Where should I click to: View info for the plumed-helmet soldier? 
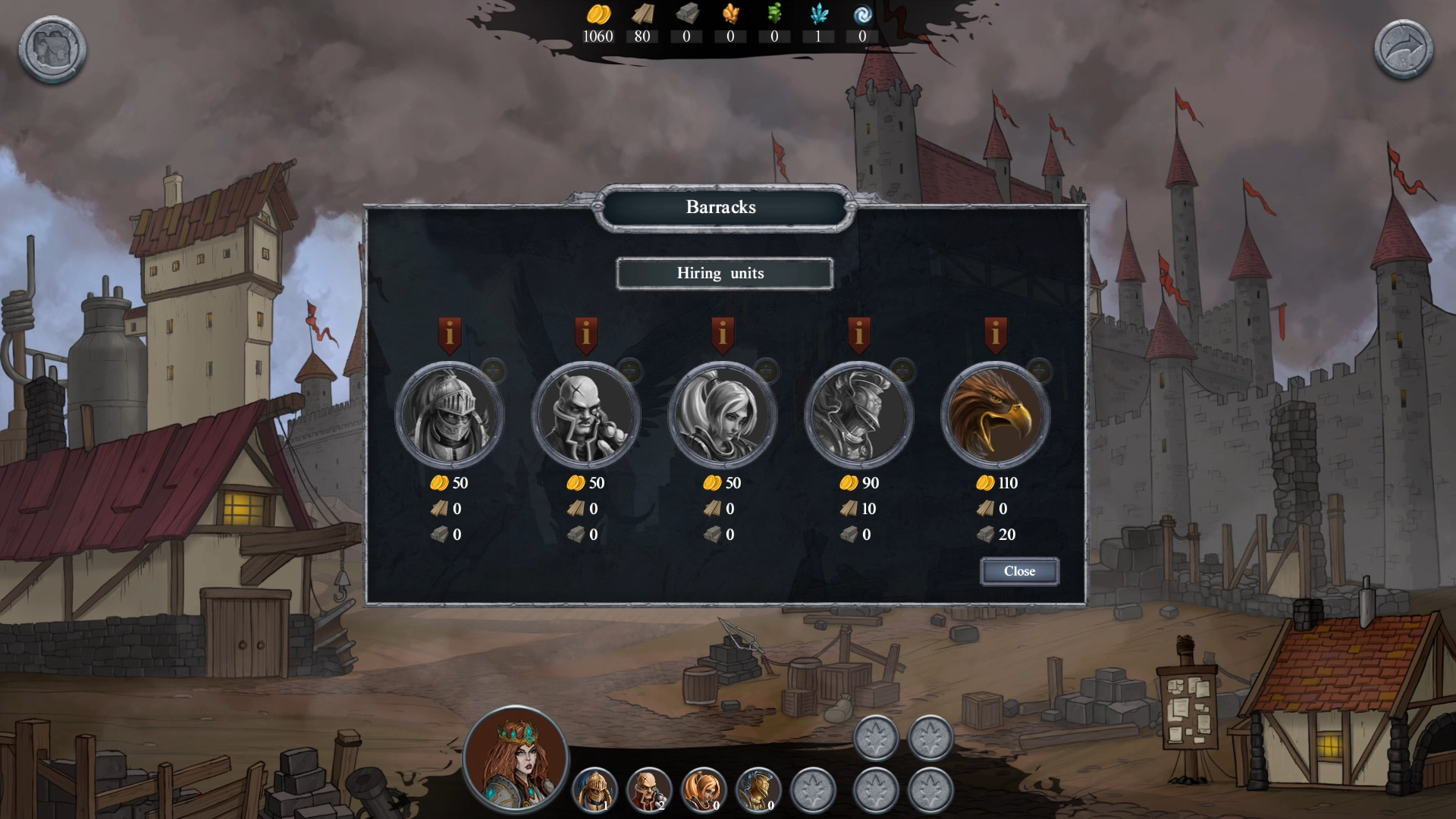pyautogui.click(x=858, y=334)
